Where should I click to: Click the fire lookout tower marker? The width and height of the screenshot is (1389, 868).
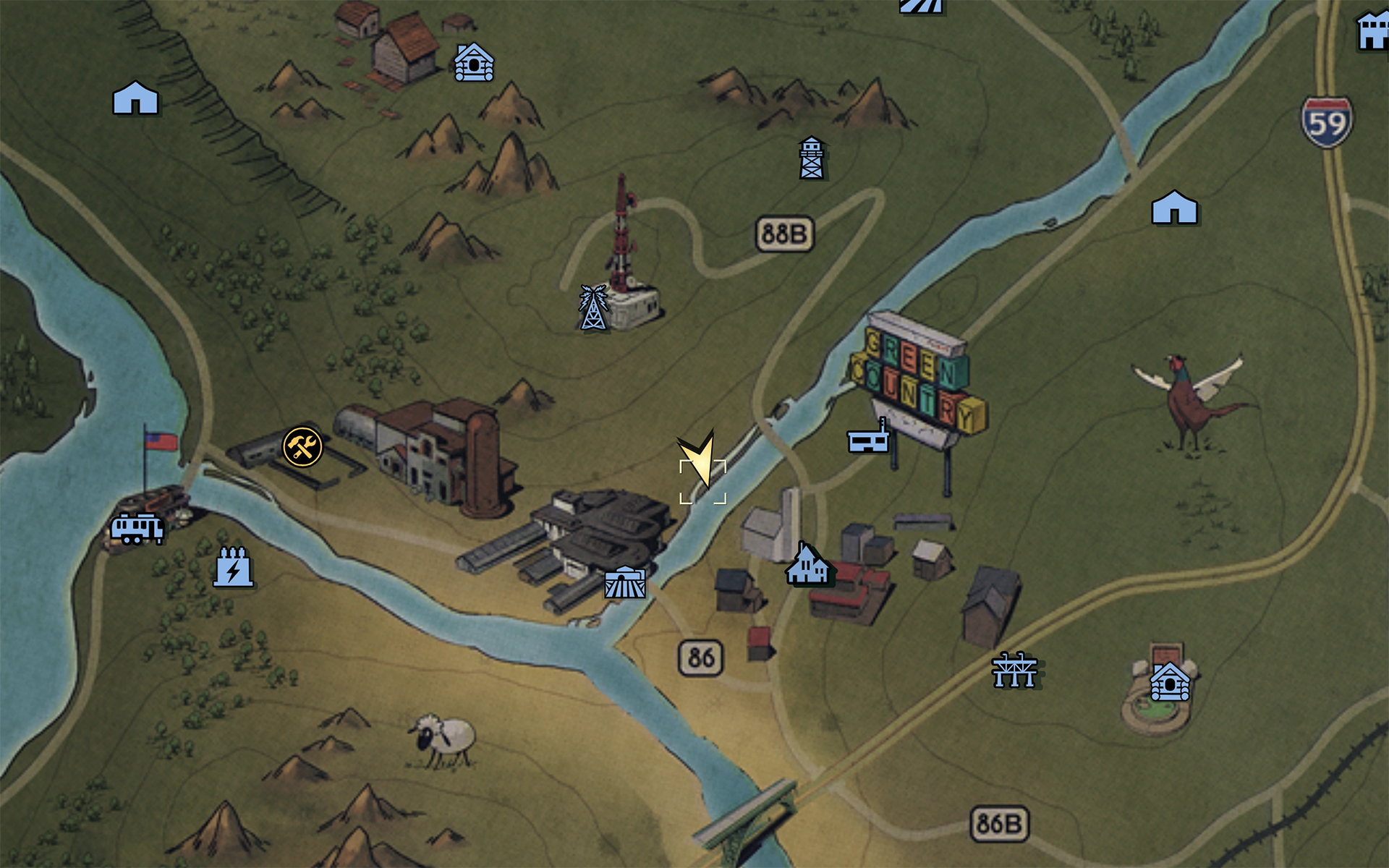point(812,158)
